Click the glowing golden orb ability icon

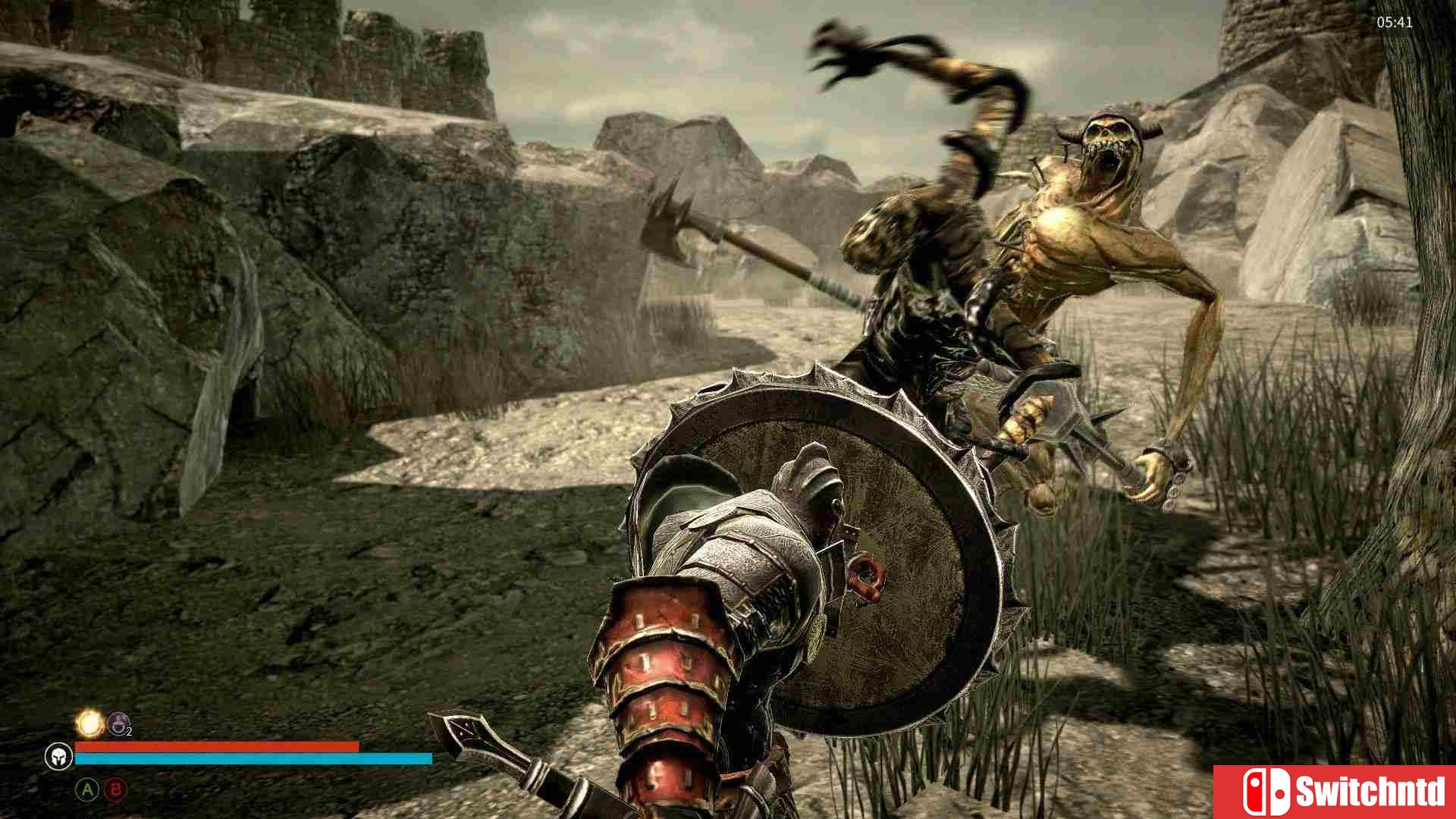point(90,723)
